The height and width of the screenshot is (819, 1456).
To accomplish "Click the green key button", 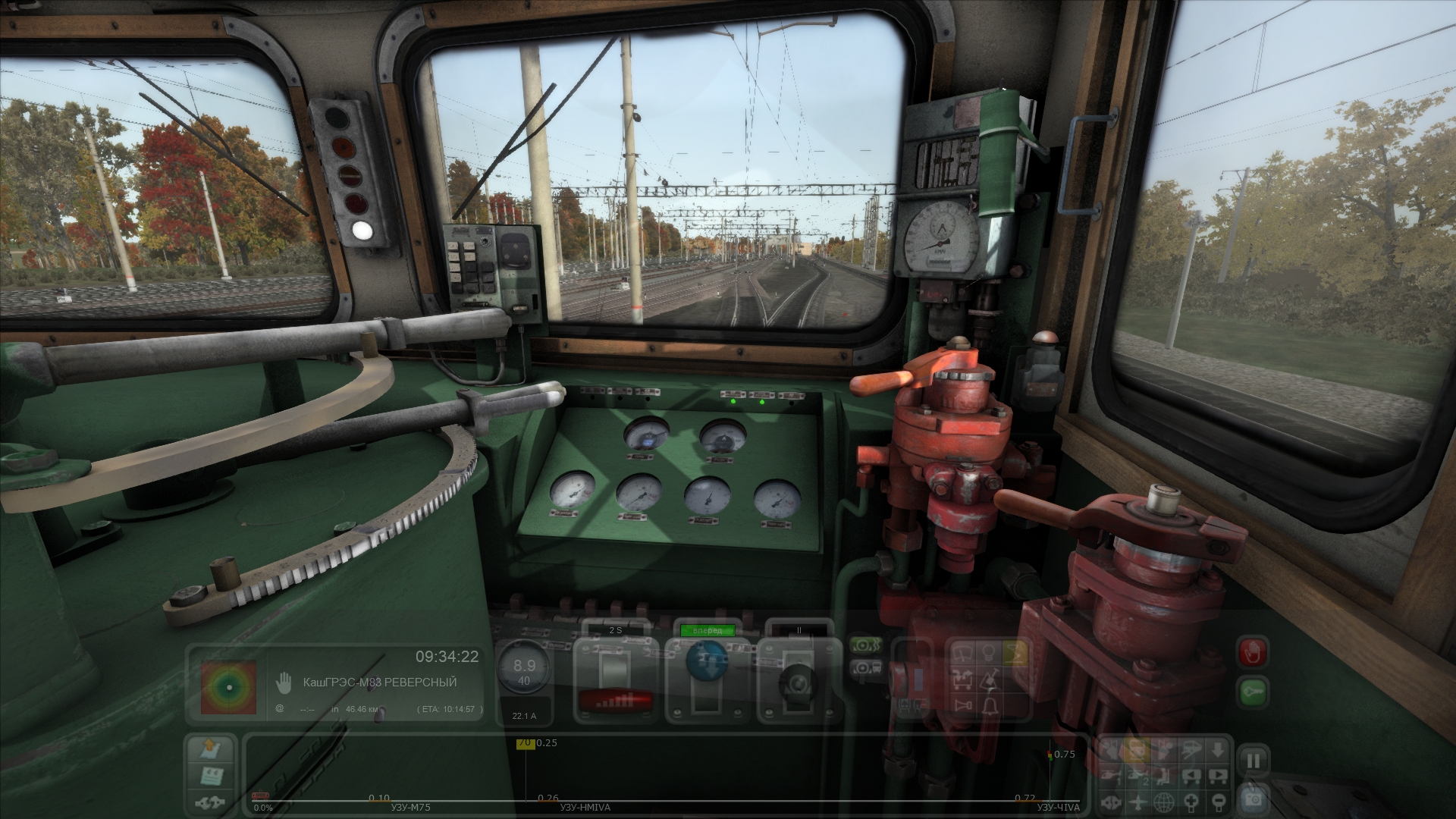I will (x=1253, y=692).
